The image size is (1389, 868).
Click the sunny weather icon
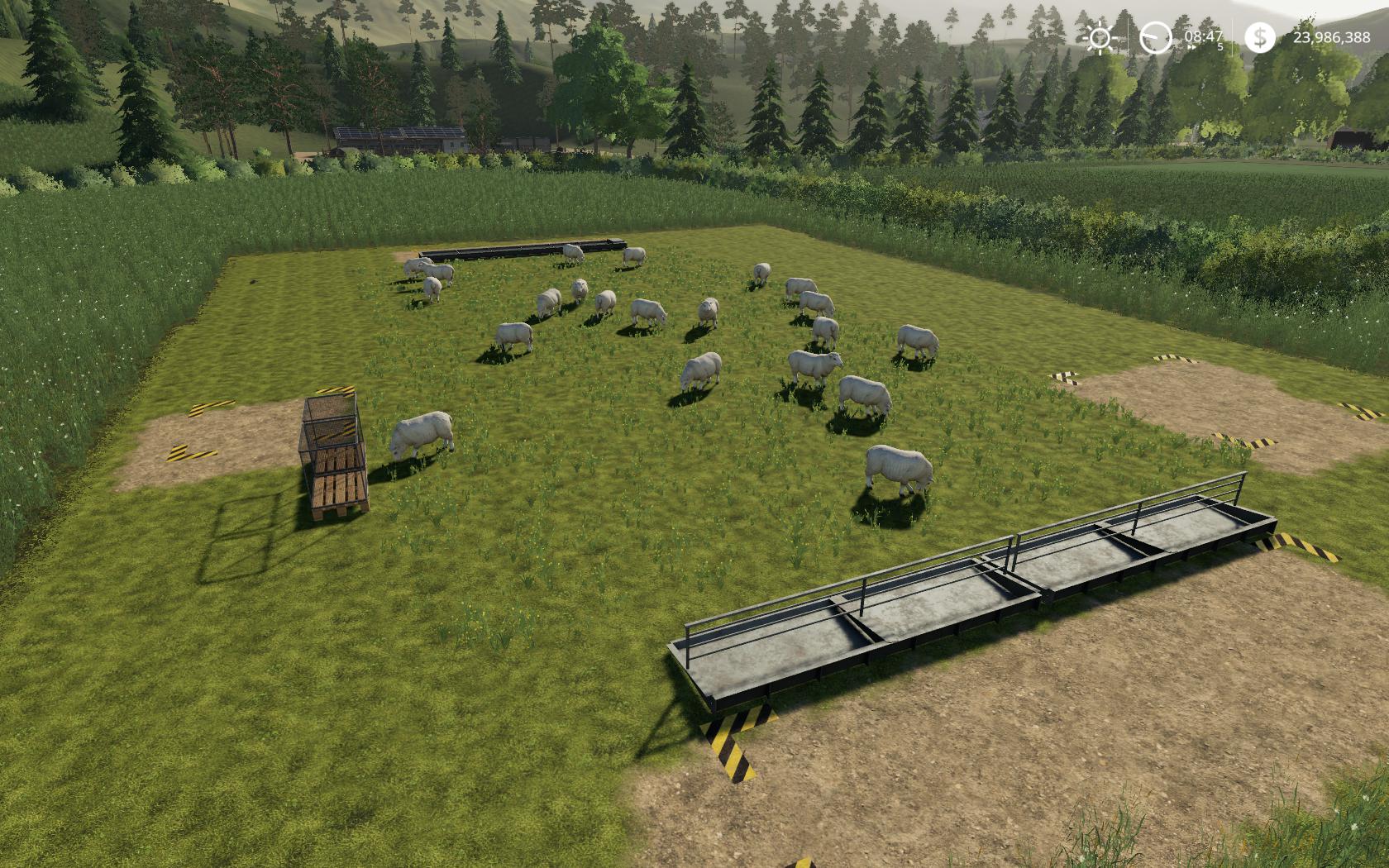[1100, 38]
